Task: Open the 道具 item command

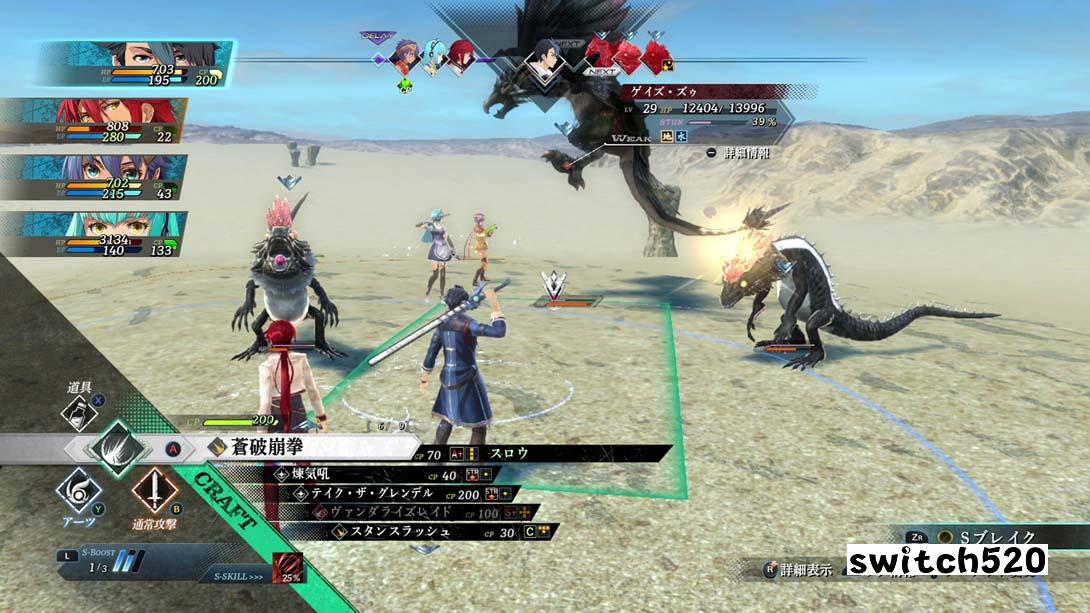Action: [78, 411]
